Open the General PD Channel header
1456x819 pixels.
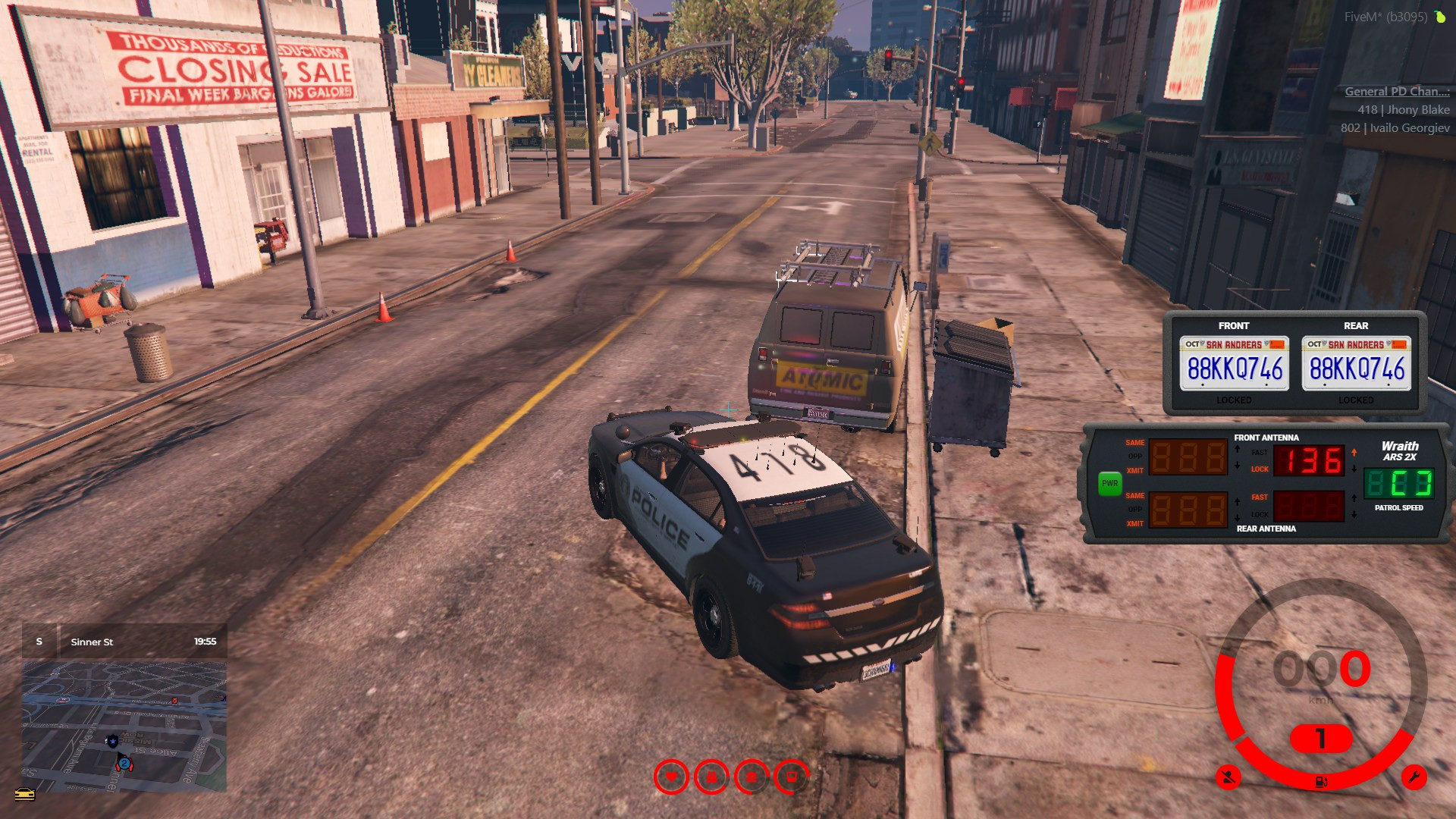coord(1397,92)
